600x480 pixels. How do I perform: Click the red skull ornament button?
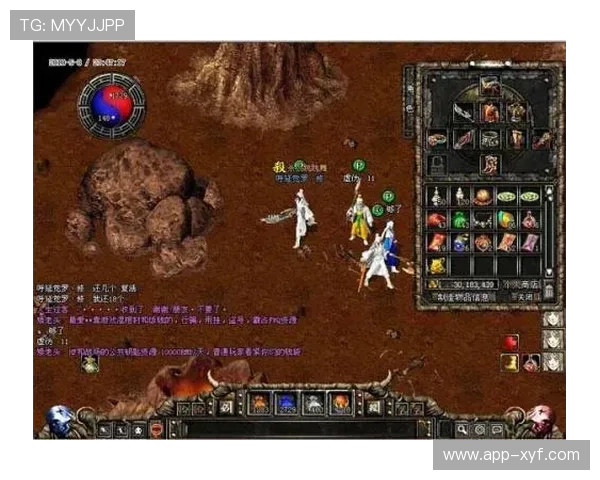[541, 419]
